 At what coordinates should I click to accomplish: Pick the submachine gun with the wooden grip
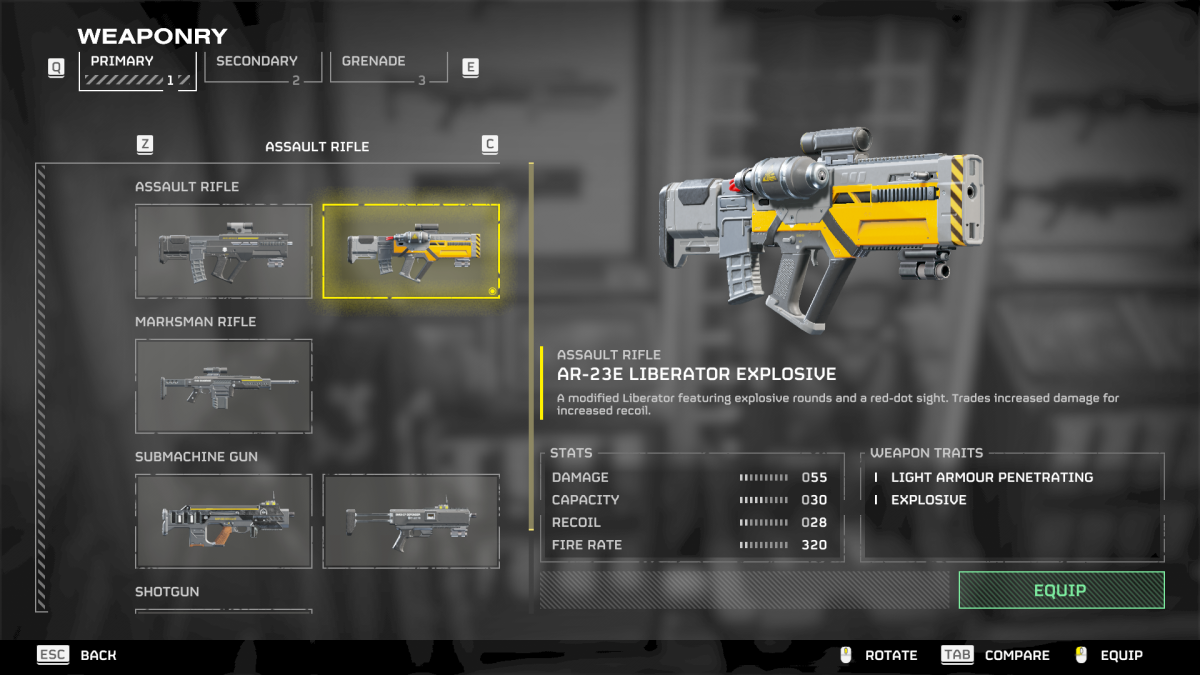pyautogui.click(x=223, y=521)
